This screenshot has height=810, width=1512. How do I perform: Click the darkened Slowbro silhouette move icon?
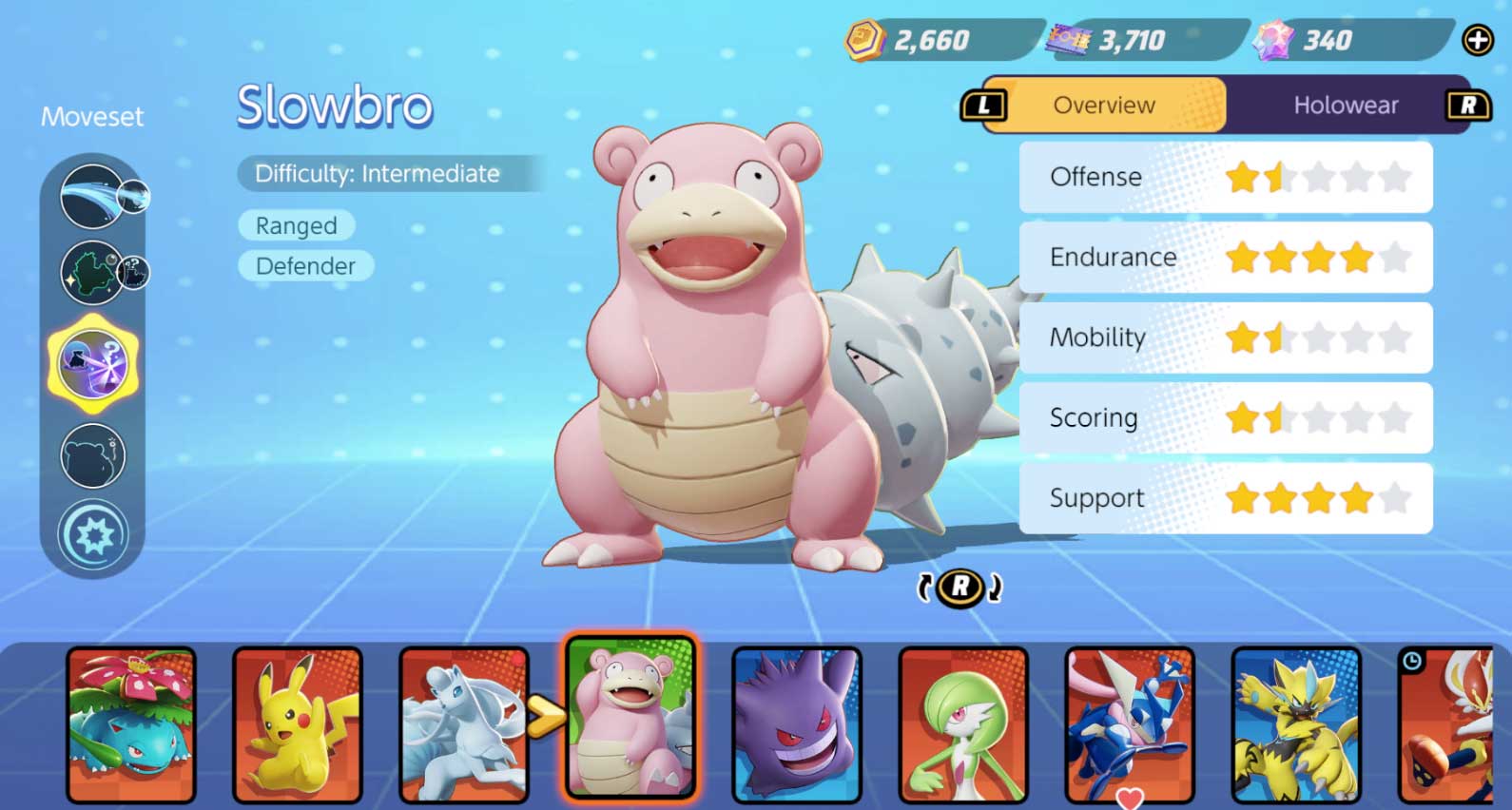92,455
